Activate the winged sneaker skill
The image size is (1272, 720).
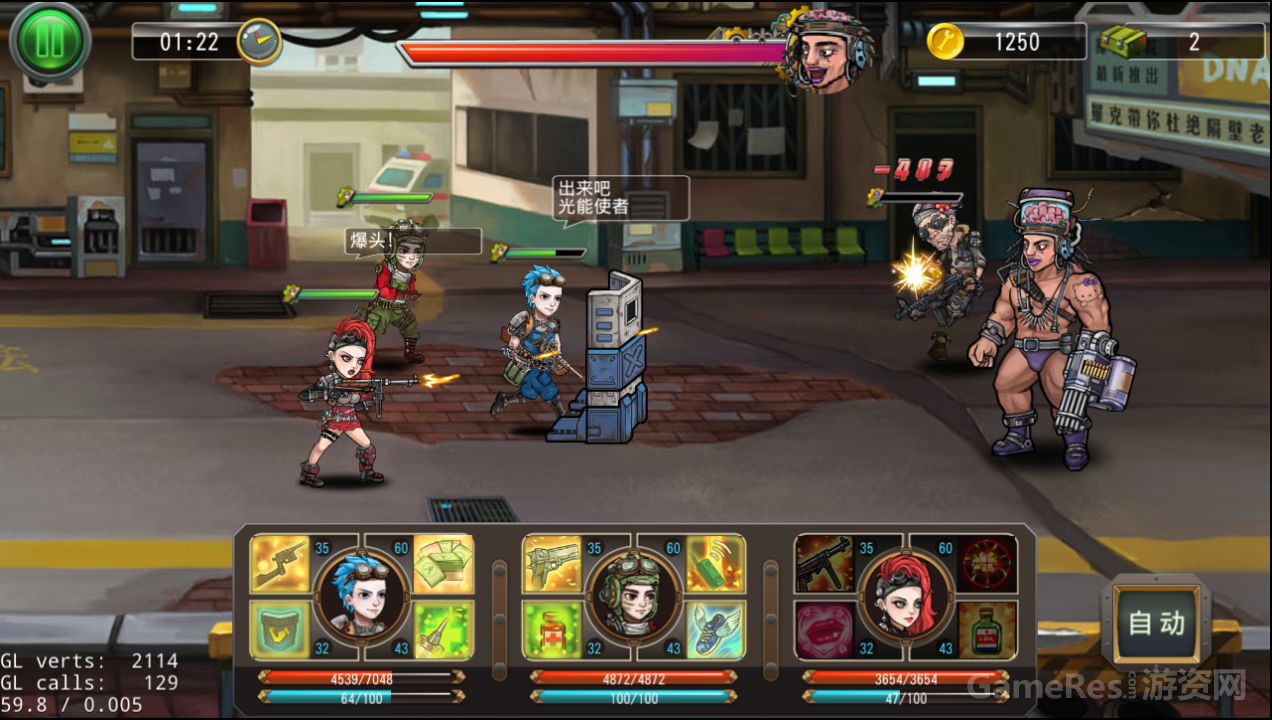[x=715, y=629]
